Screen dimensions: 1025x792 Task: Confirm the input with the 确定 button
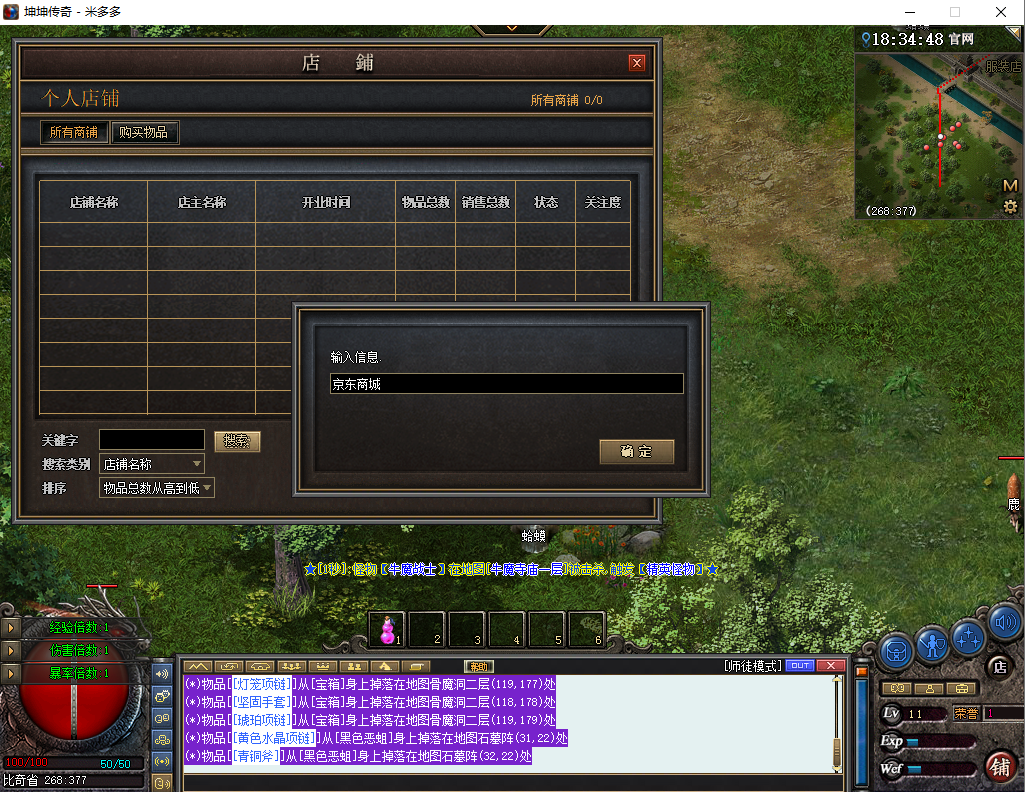[636, 452]
